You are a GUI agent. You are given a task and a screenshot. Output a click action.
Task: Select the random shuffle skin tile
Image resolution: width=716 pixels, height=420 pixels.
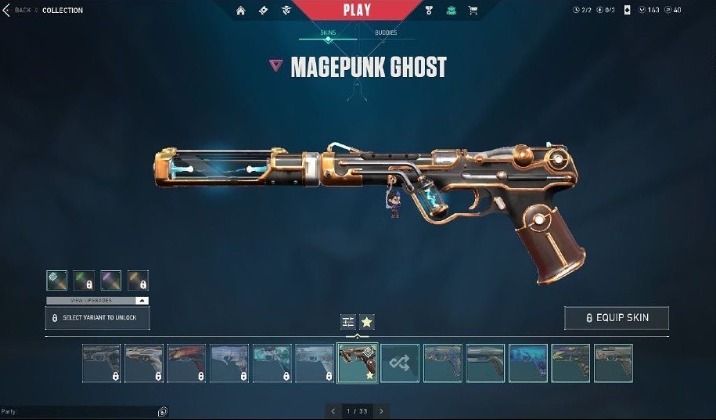pyautogui.click(x=399, y=363)
